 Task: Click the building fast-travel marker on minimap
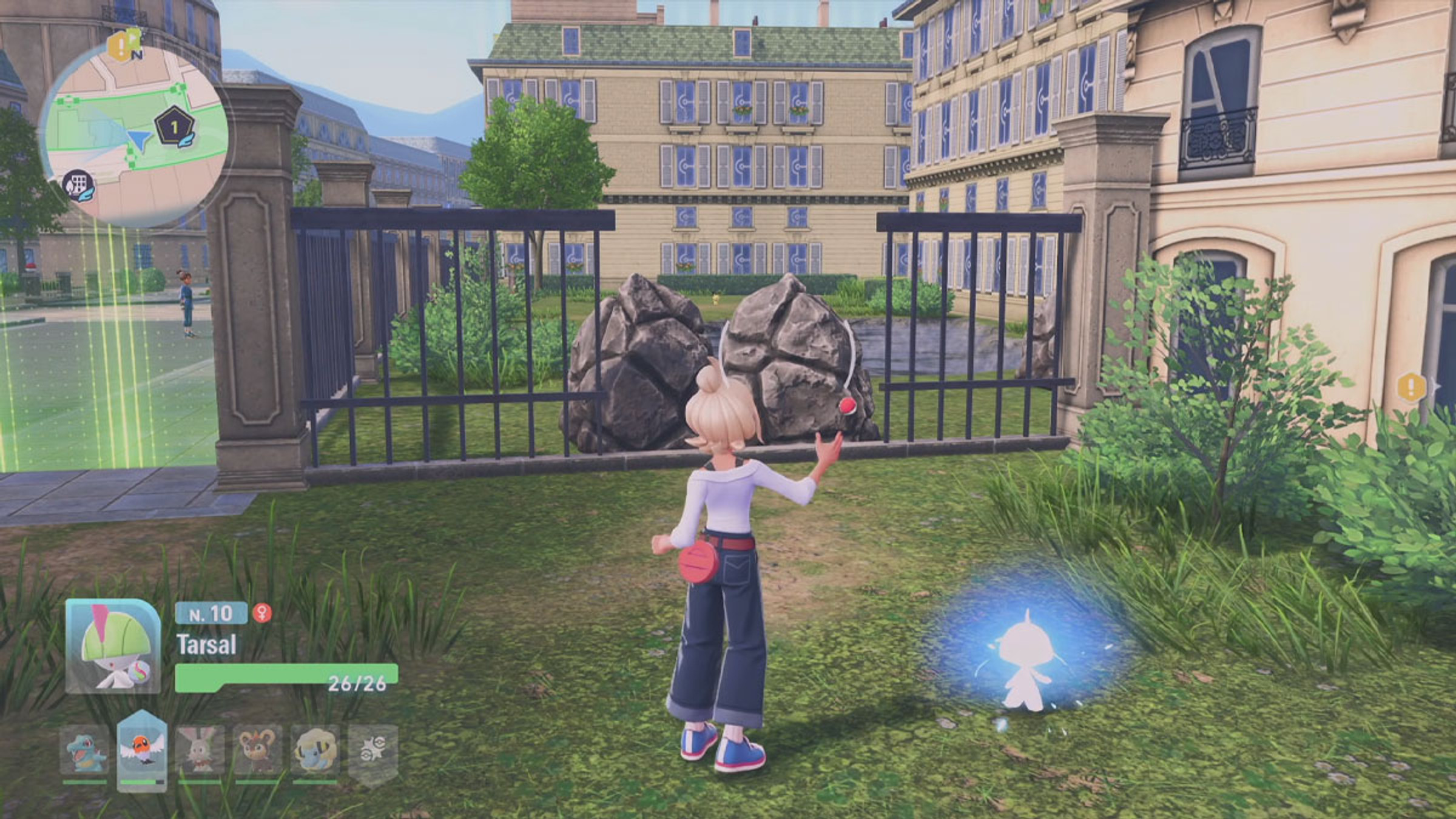[78, 183]
